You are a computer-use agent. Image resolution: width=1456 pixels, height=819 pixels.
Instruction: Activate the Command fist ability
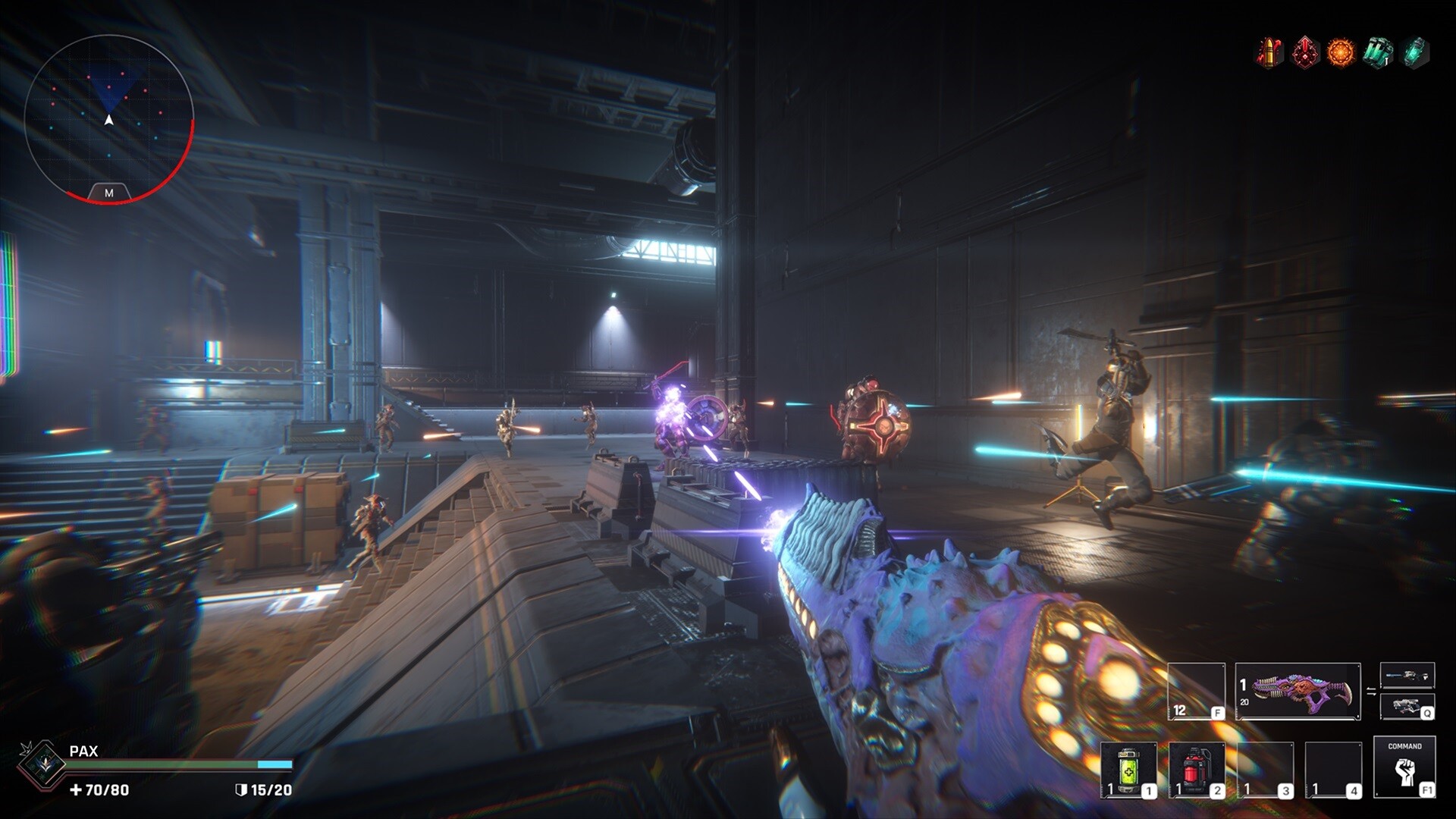1404,767
